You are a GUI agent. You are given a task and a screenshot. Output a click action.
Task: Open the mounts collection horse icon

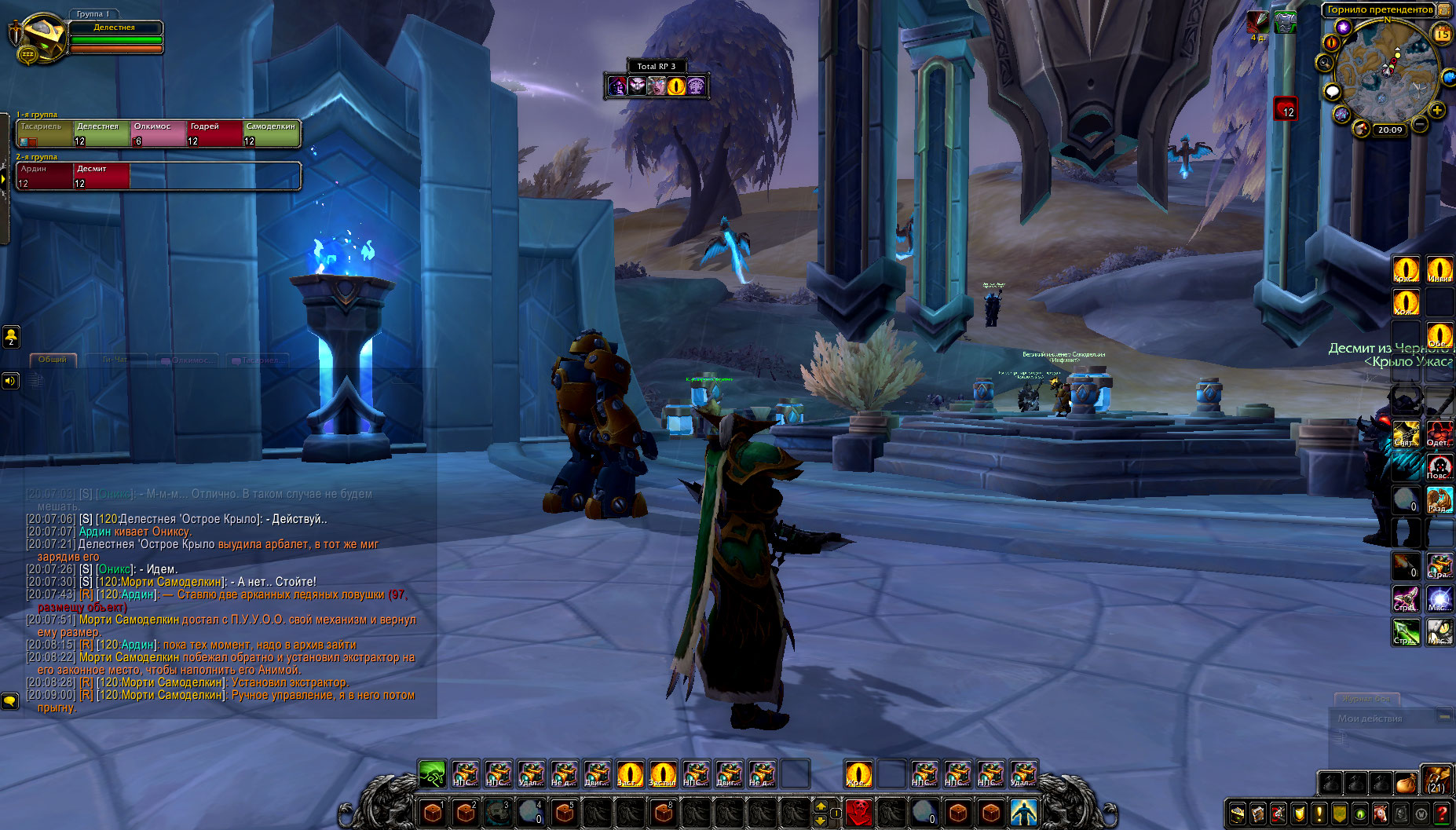click(x=1381, y=814)
